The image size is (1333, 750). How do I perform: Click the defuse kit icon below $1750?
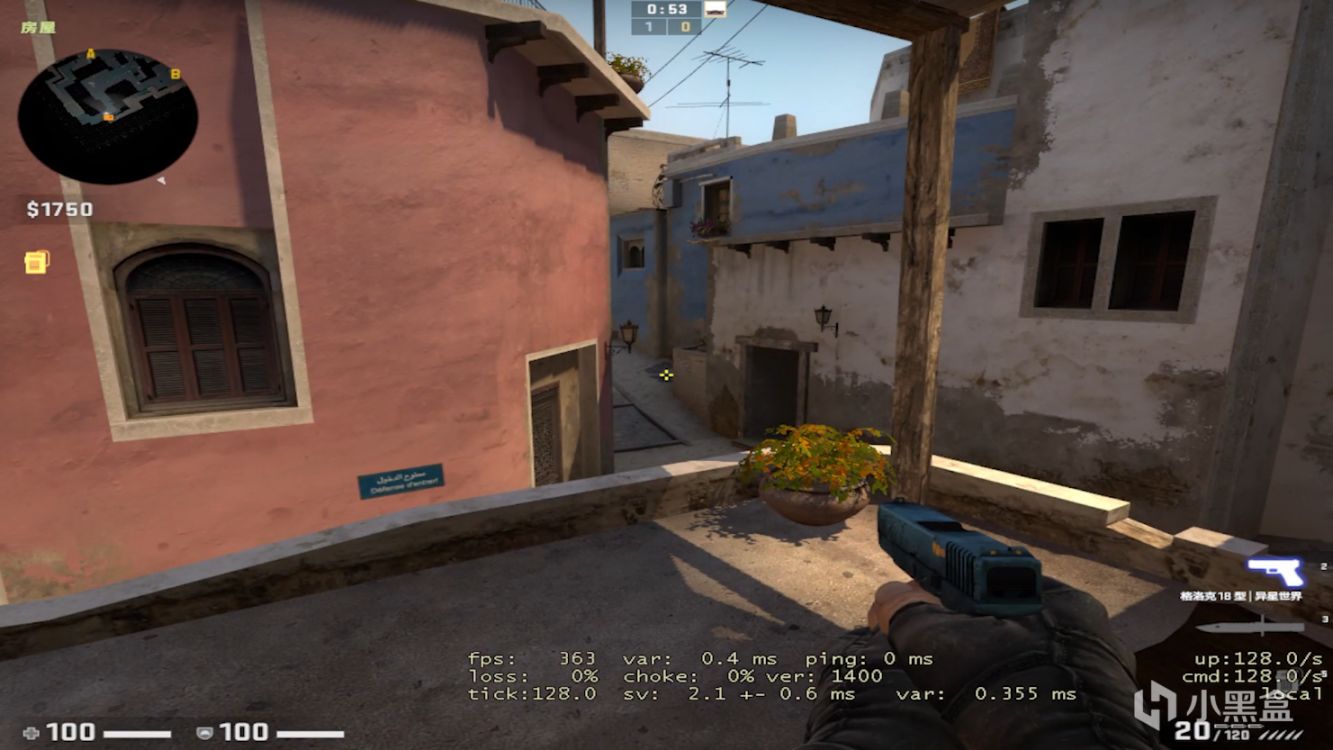coord(35,260)
